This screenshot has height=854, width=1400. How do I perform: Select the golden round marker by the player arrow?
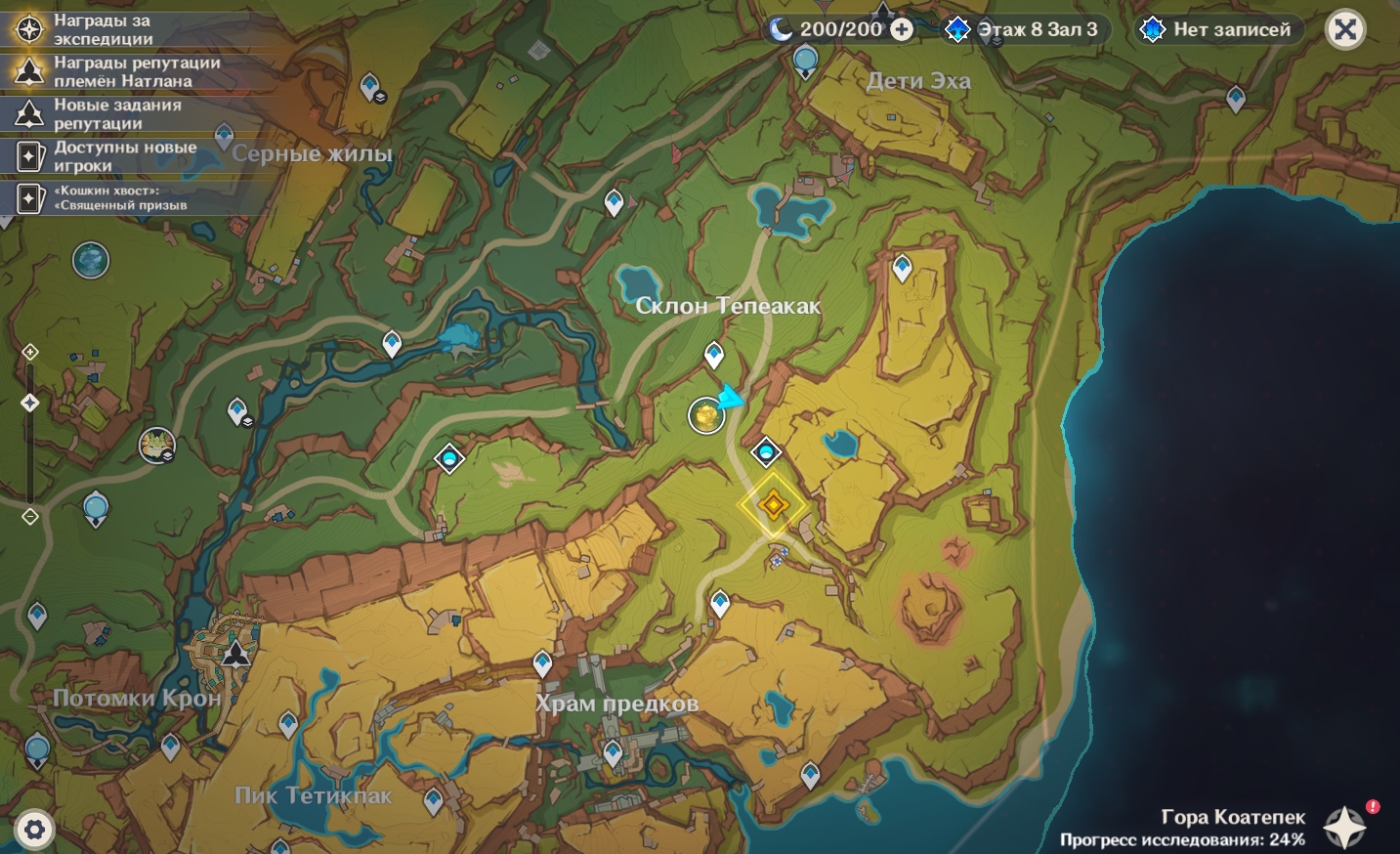(705, 416)
